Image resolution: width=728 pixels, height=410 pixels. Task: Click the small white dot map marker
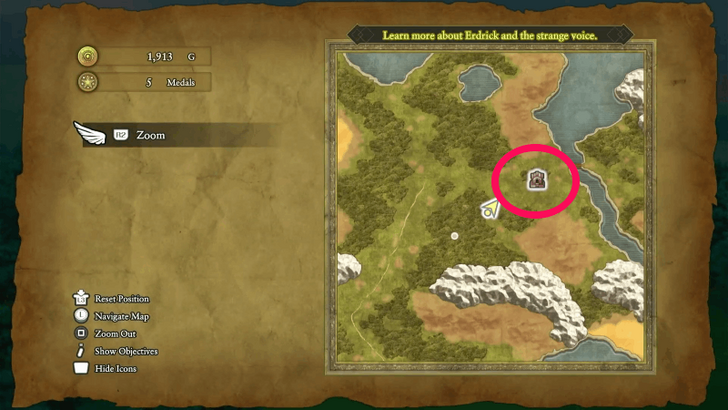[x=454, y=236]
